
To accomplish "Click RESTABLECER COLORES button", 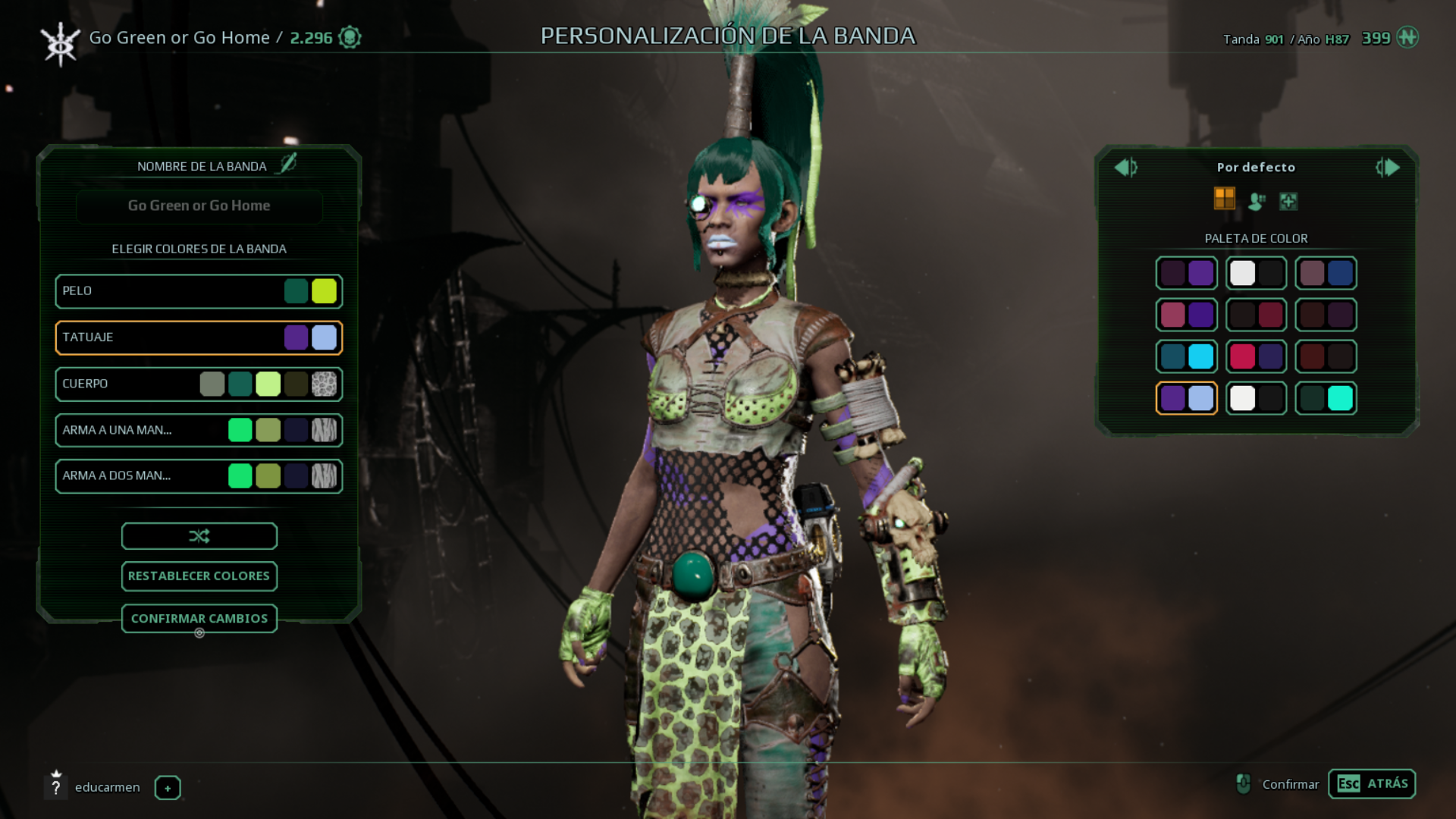I will (x=199, y=576).
